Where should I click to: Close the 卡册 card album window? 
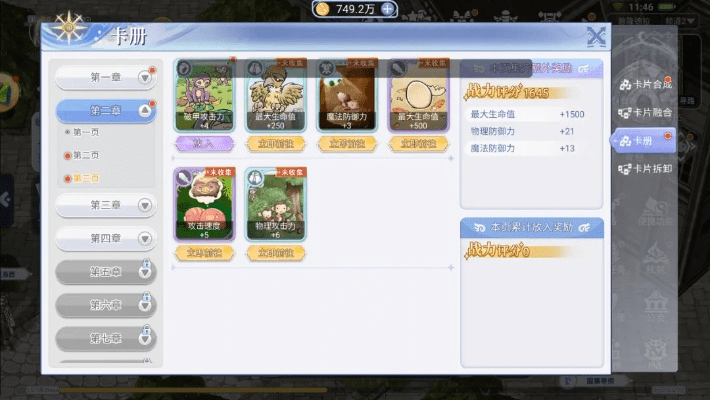click(596, 37)
